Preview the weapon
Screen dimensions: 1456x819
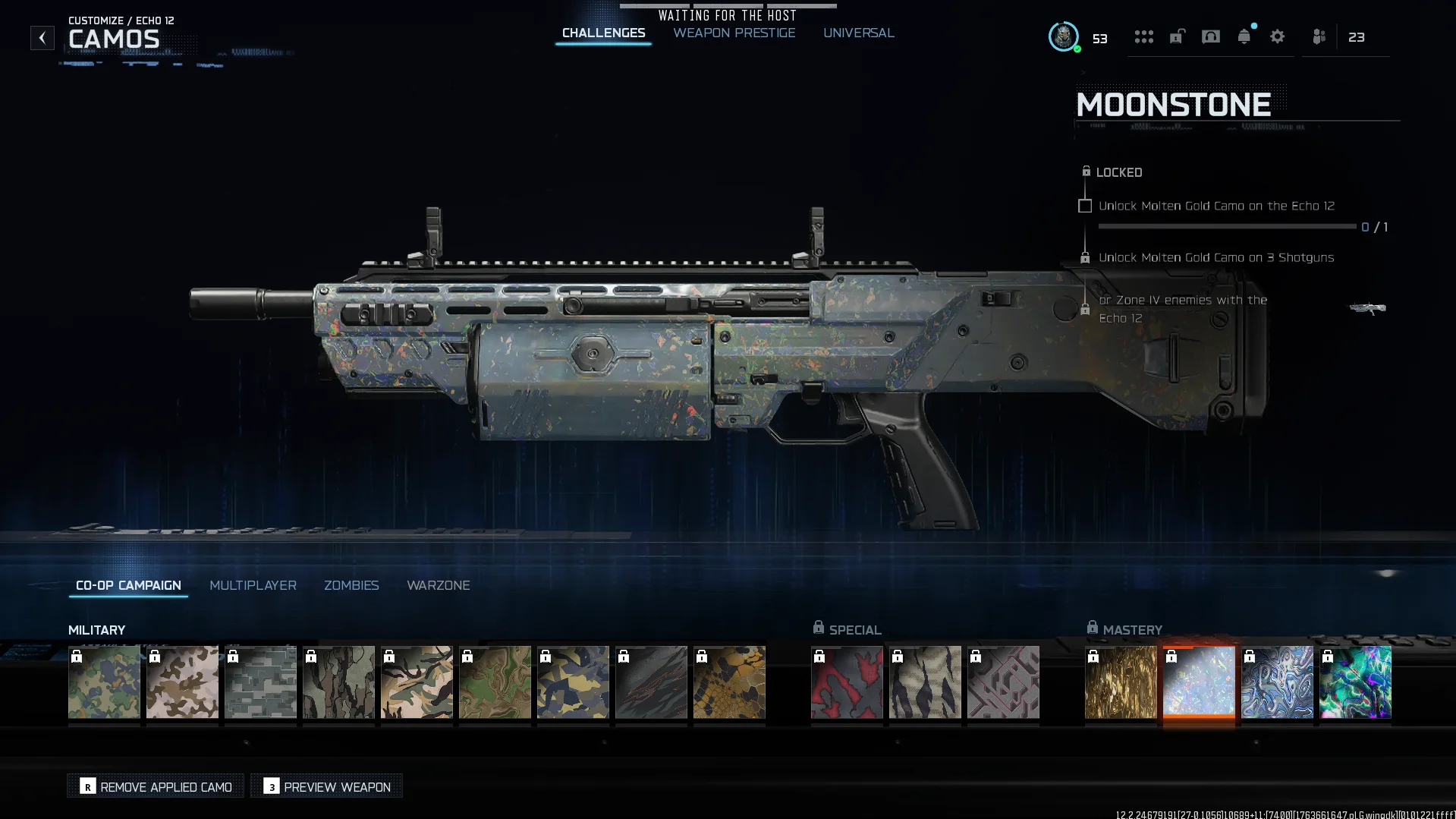(327, 786)
